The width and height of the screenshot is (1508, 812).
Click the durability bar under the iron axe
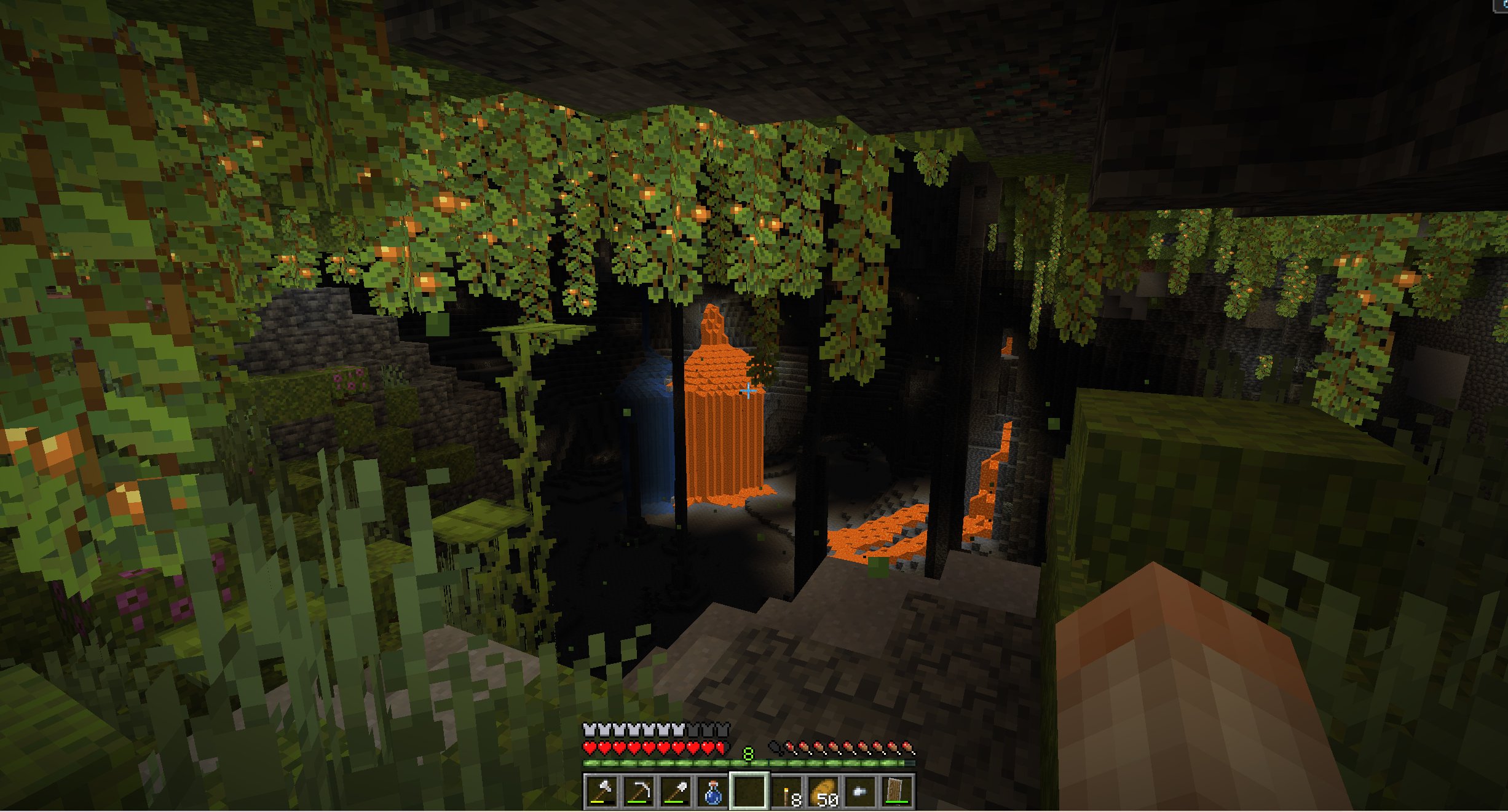(x=597, y=803)
